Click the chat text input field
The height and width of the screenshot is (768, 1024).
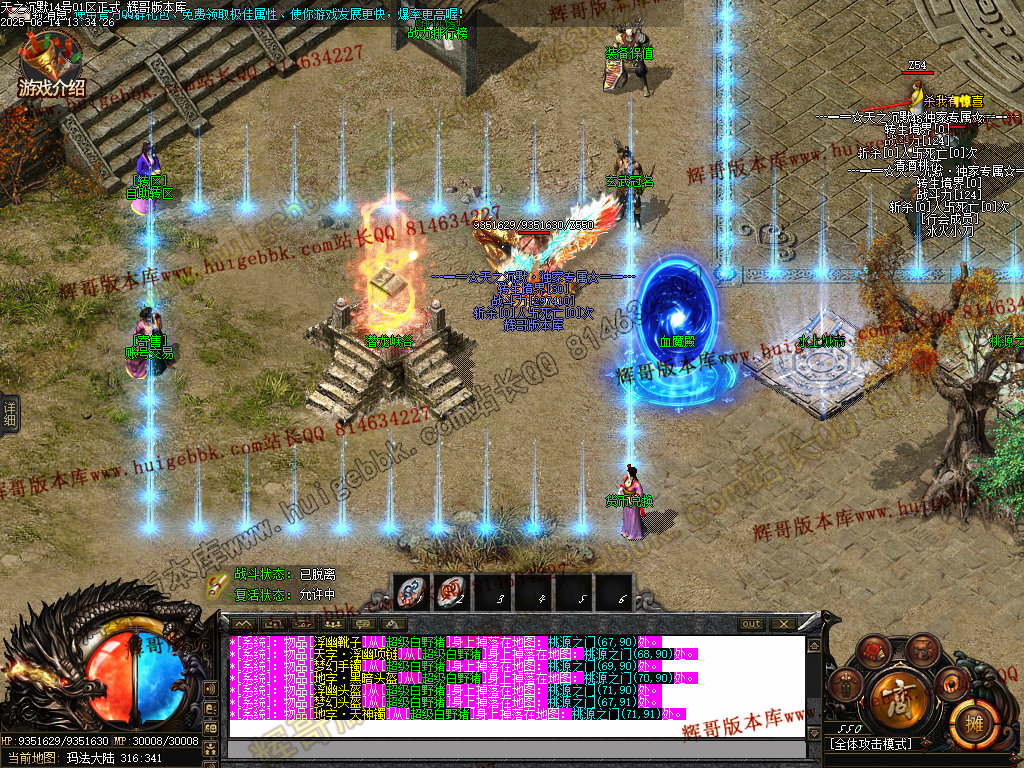click(x=515, y=749)
